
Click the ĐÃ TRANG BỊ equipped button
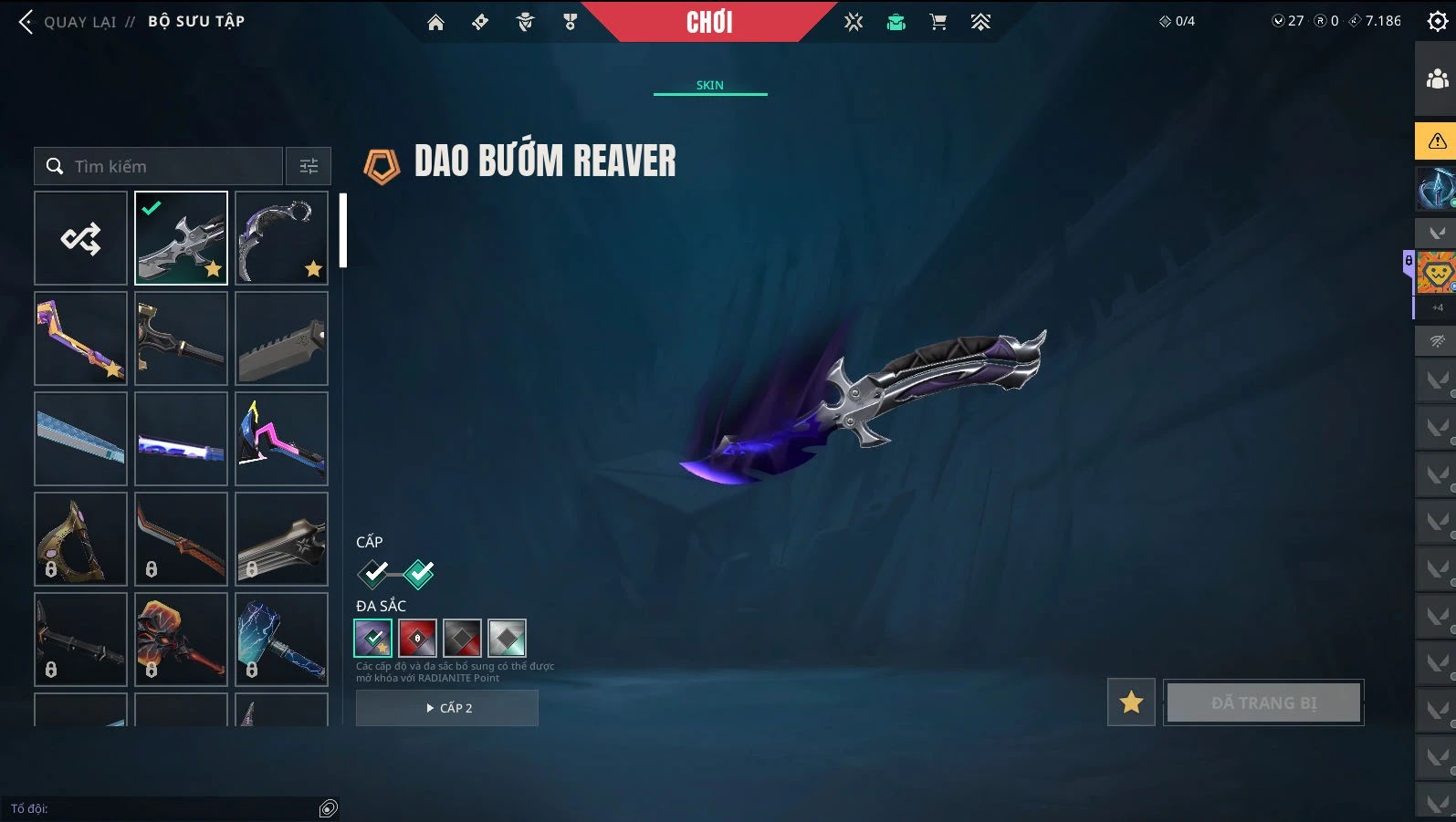point(1263,702)
